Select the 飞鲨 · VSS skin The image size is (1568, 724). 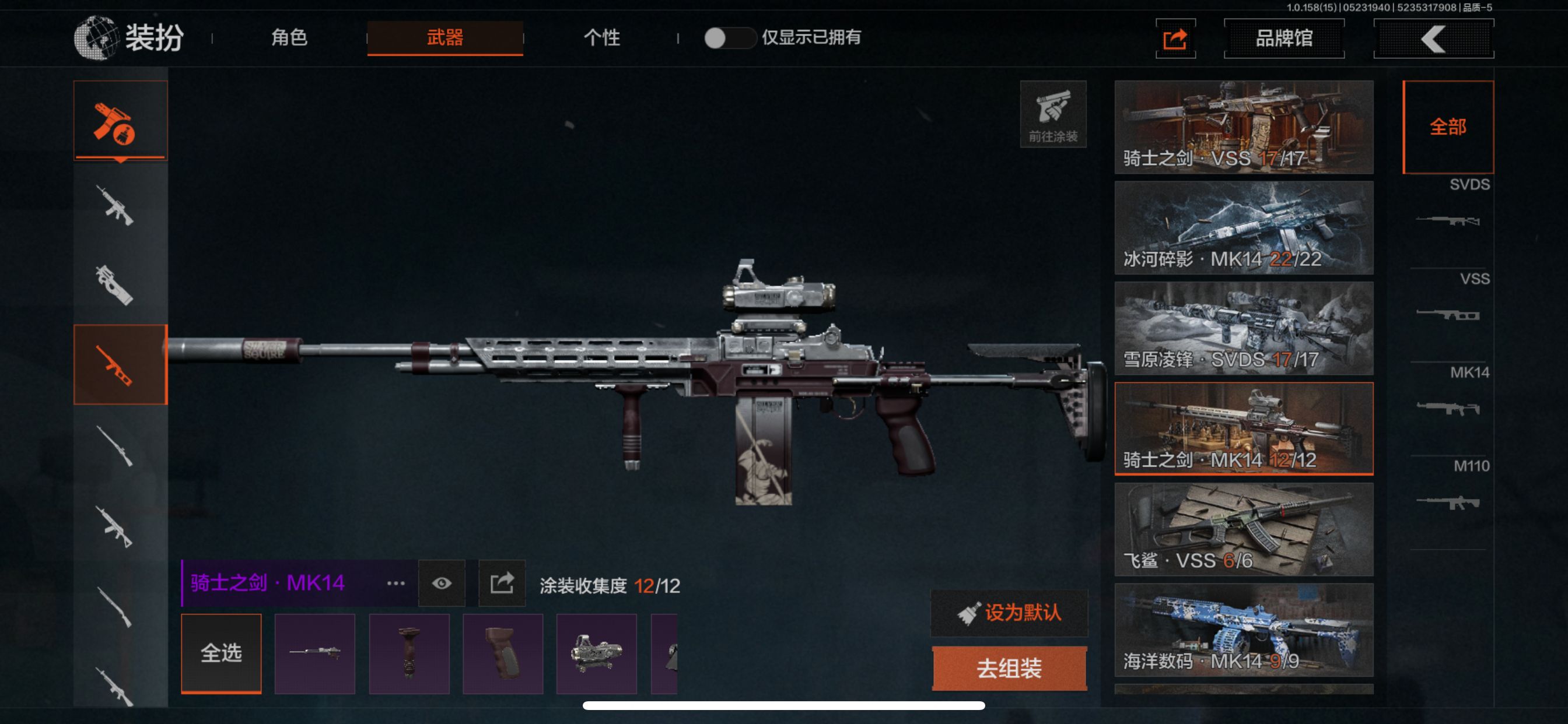tap(1243, 529)
